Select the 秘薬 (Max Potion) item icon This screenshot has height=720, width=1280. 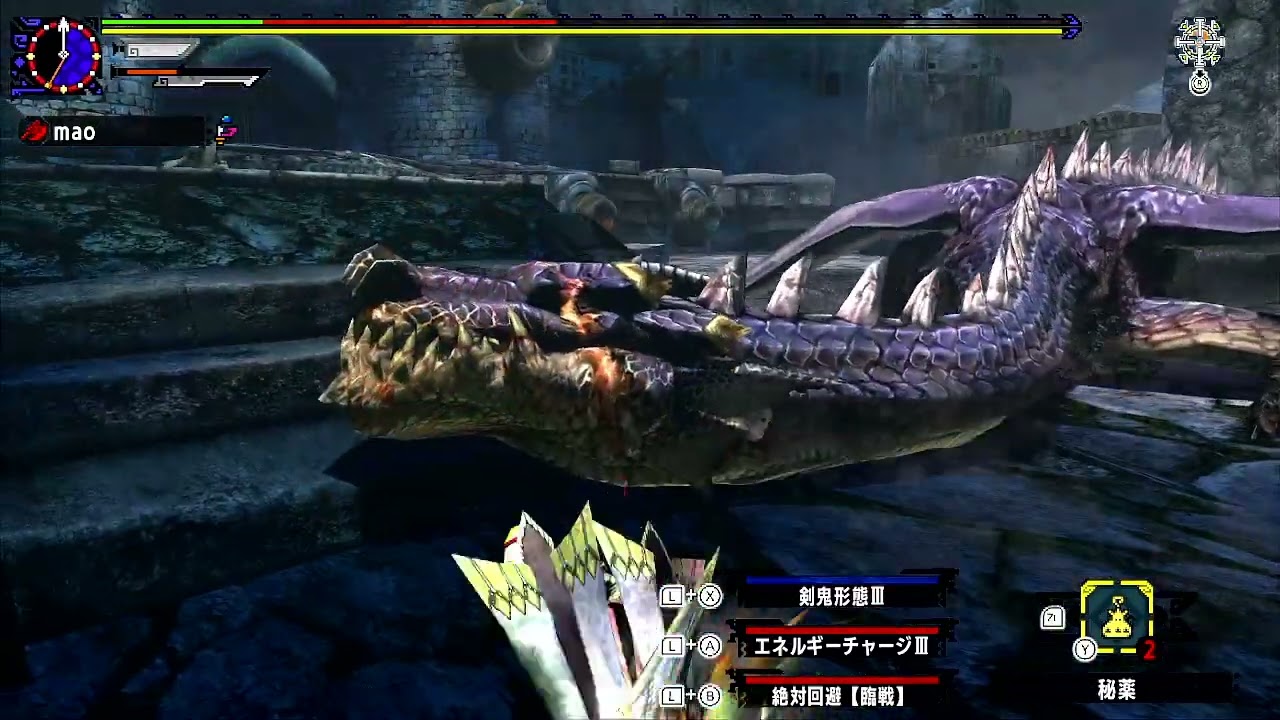click(1116, 616)
